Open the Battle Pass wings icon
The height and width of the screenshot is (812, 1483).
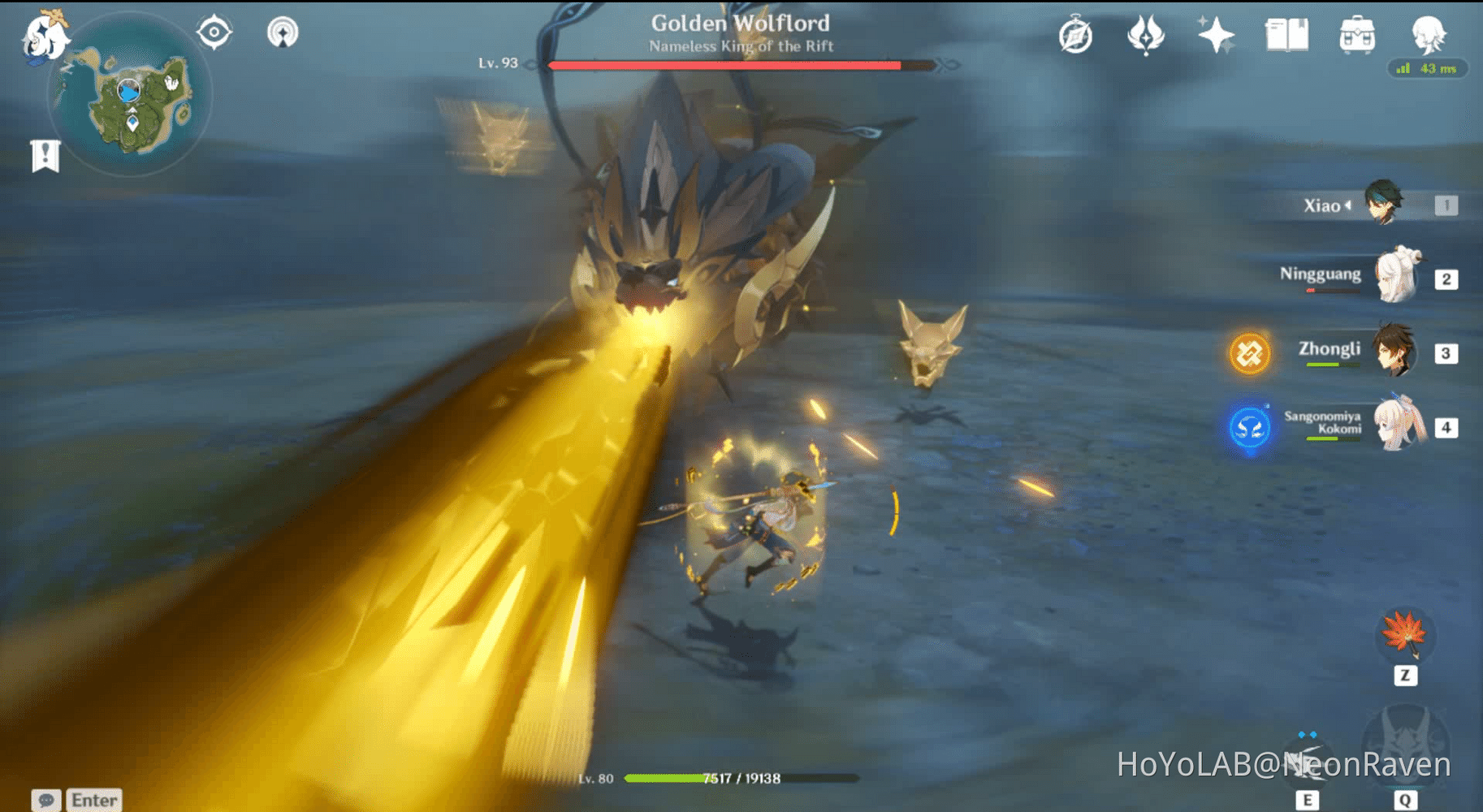1145,34
